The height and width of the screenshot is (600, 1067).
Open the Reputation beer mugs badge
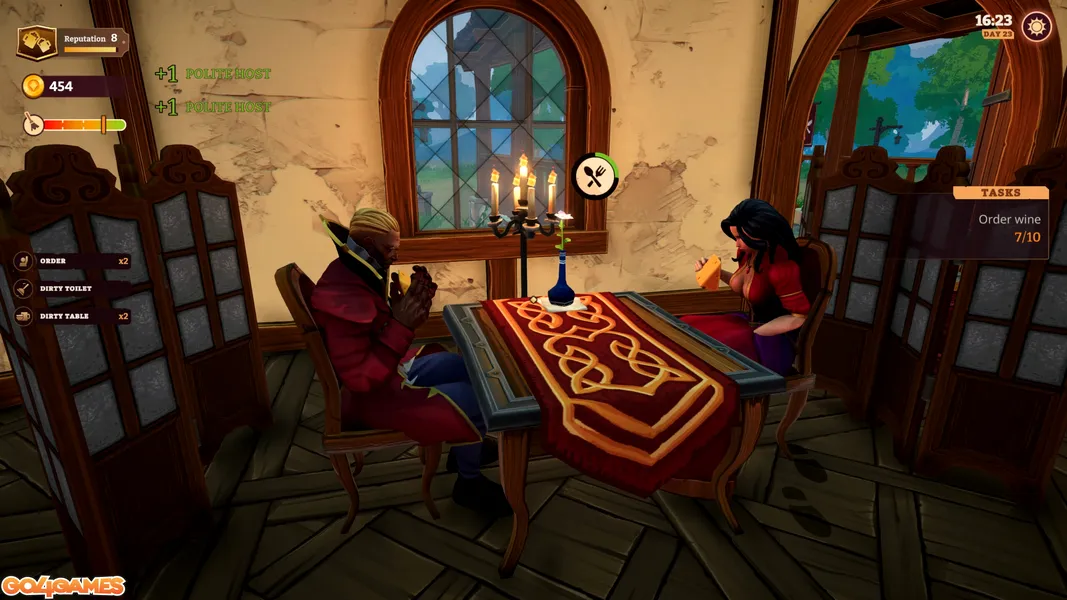tap(37, 42)
